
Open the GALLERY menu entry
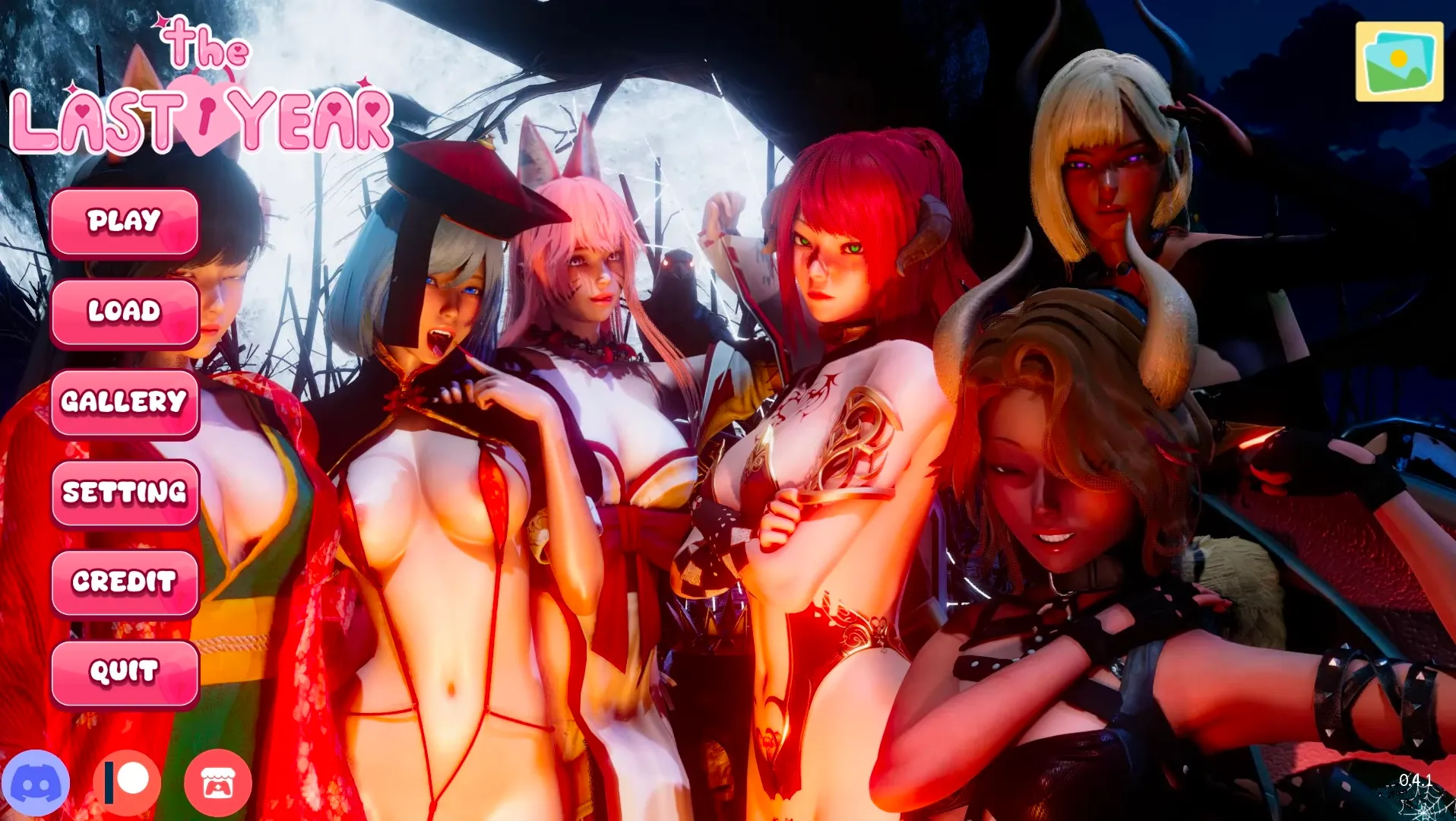(125, 402)
